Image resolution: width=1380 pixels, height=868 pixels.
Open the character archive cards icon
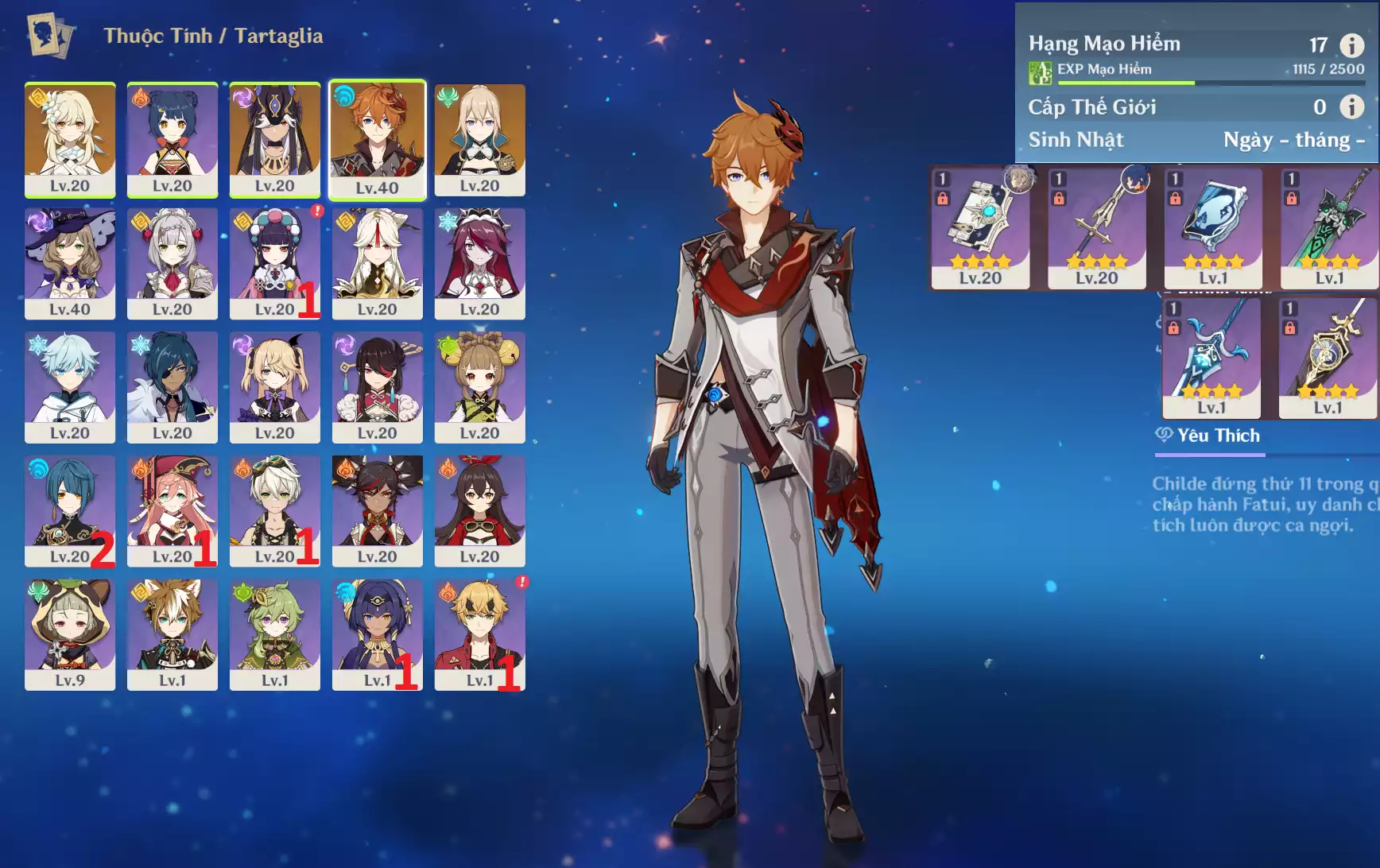51,35
